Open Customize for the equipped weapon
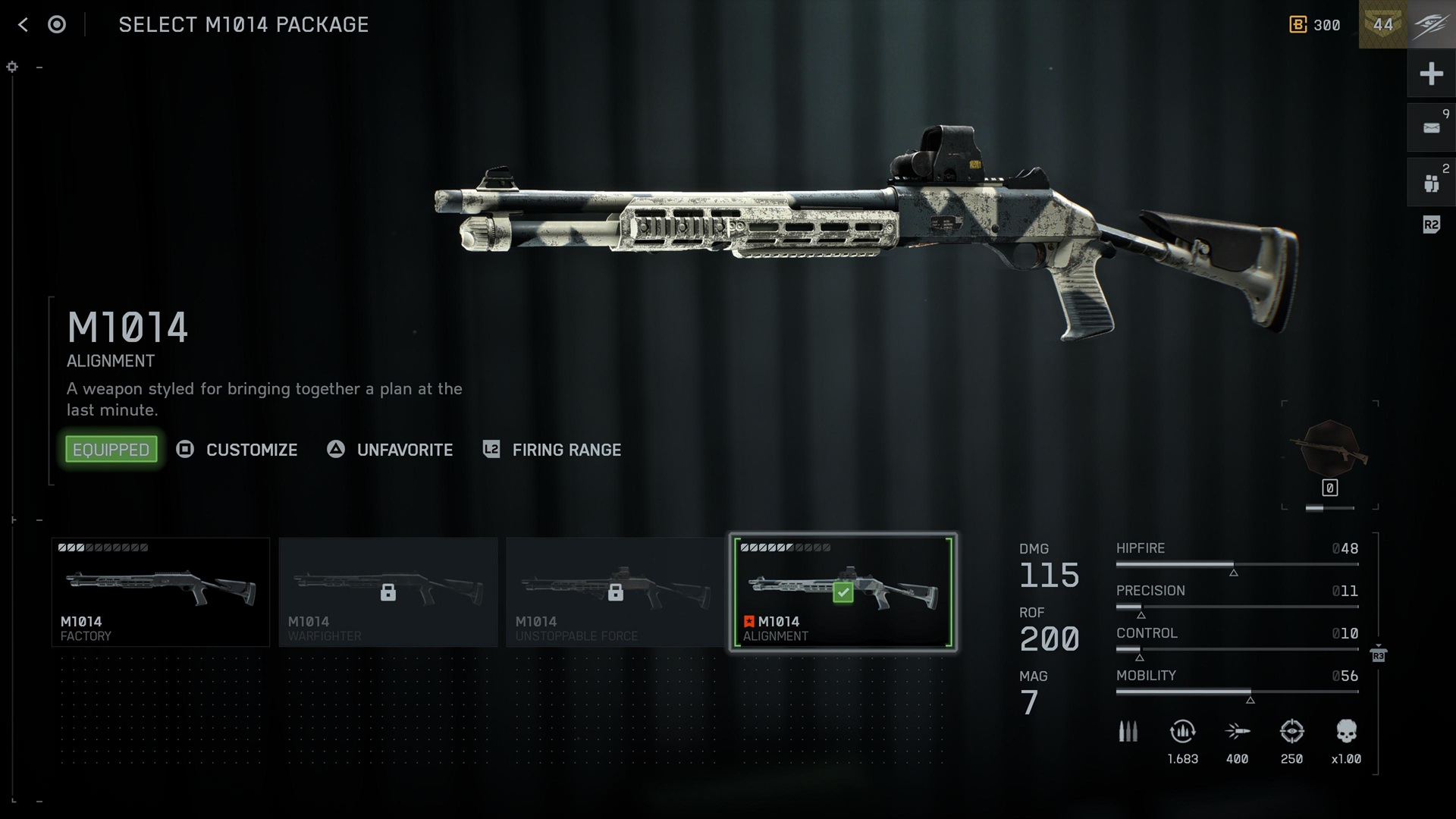This screenshot has height=819, width=1456. [251, 450]
